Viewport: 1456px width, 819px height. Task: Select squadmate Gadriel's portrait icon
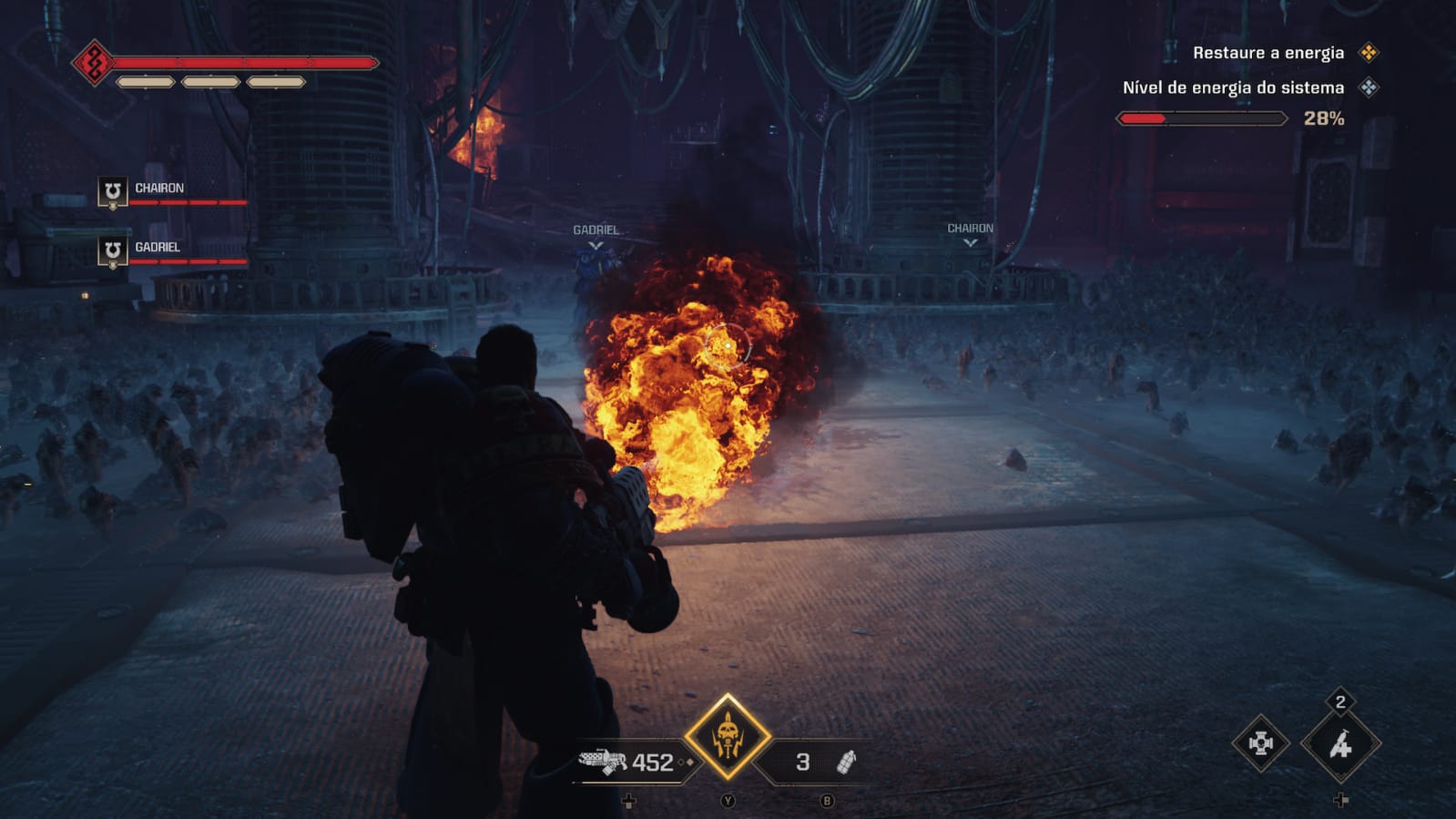(x=113, y=251)
